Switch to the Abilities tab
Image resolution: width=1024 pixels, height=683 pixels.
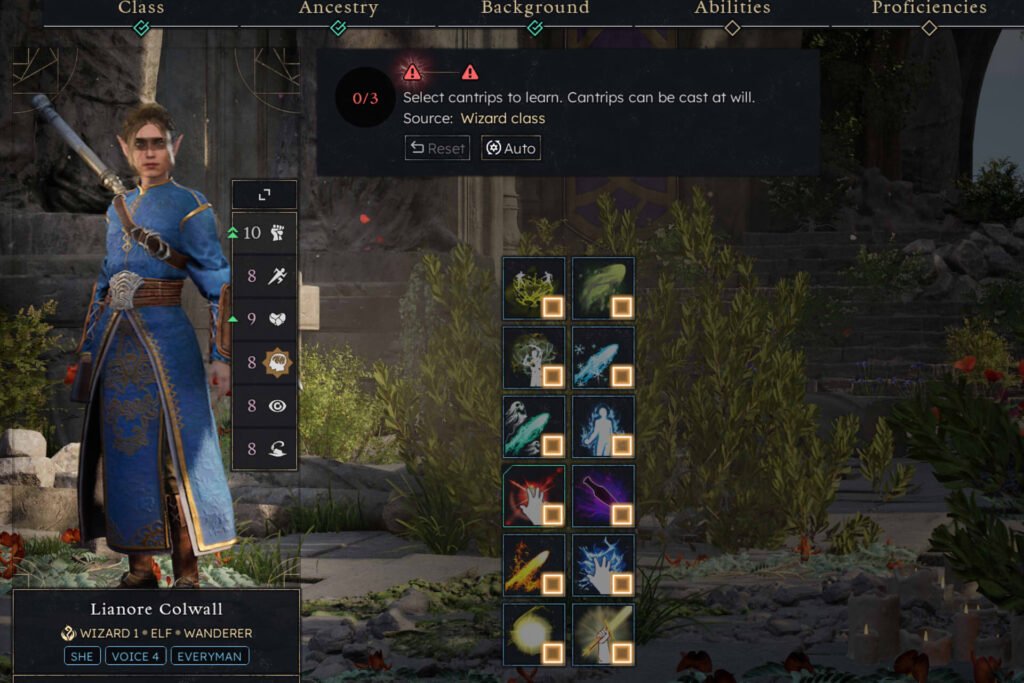[x=732, y=9]
